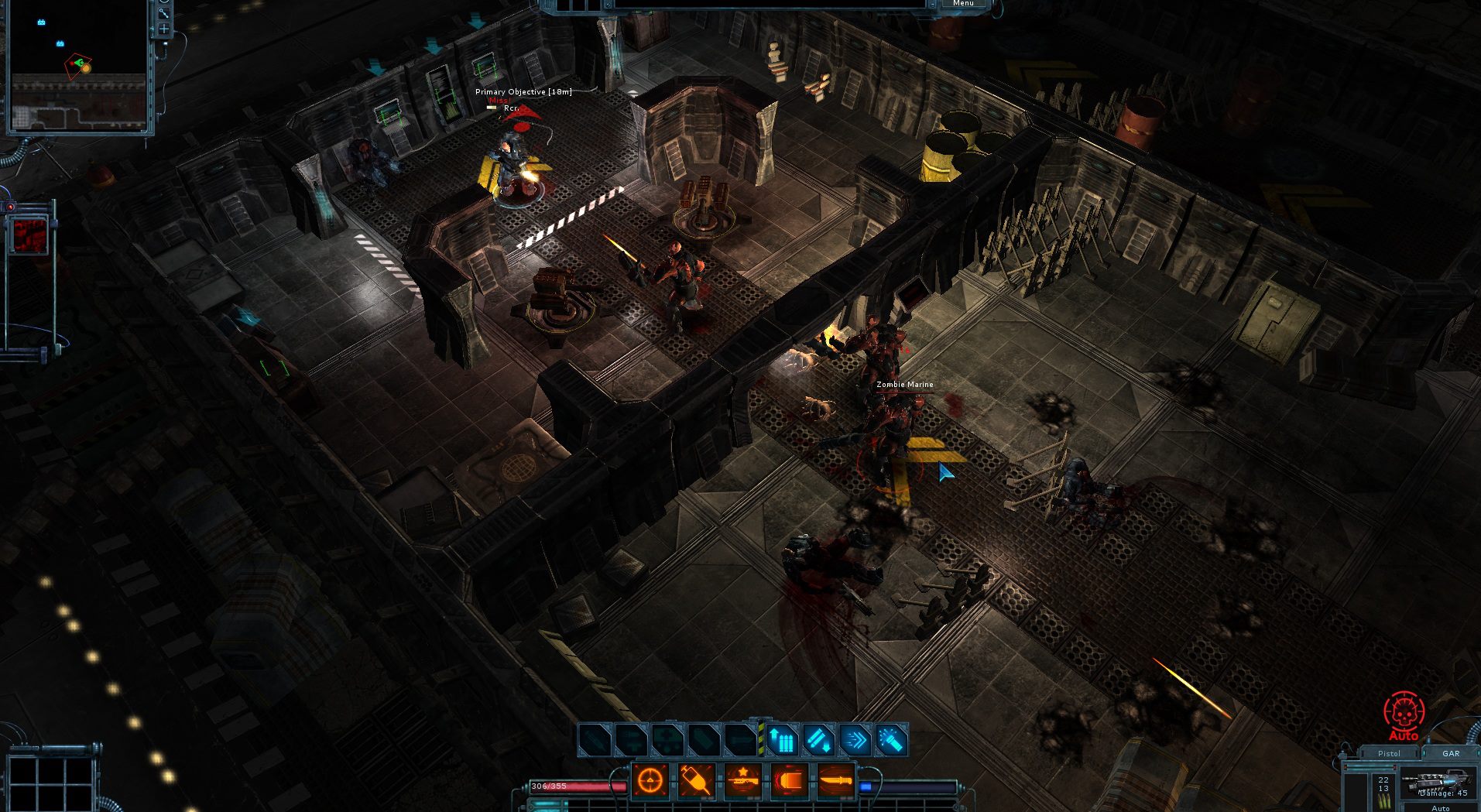Open the Menu button
This screenshot has height=812, width=1481.
coord(963,4)
